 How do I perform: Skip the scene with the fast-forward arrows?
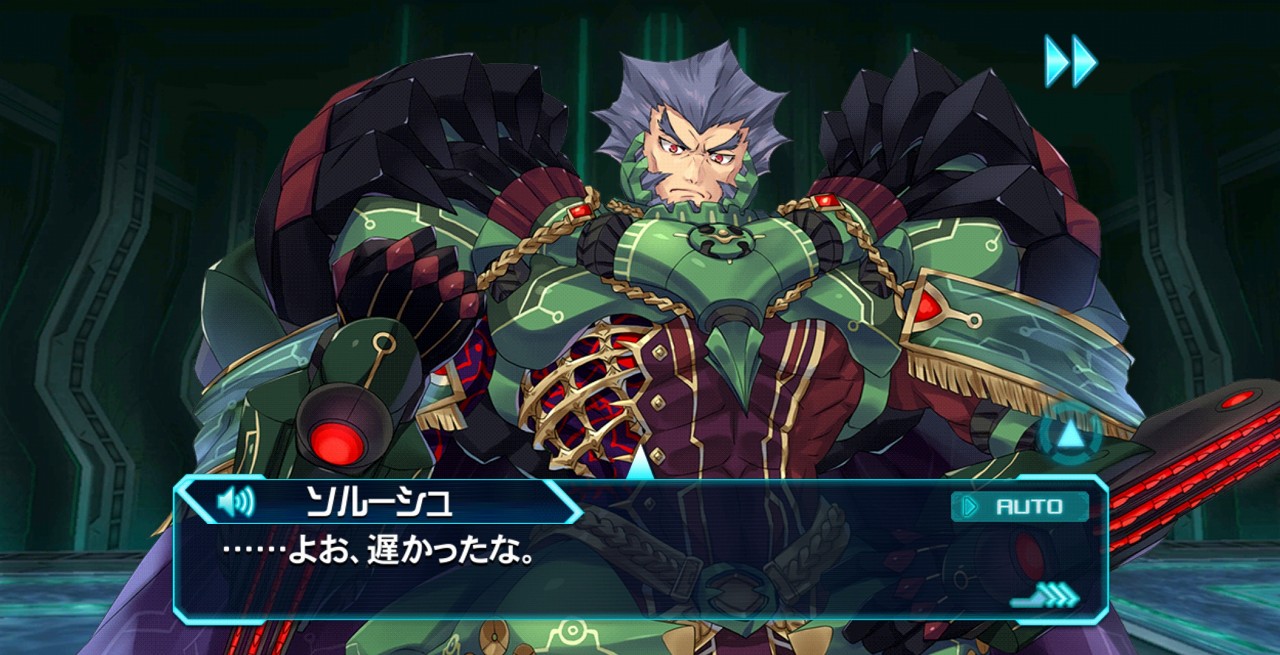point(1070,60)
